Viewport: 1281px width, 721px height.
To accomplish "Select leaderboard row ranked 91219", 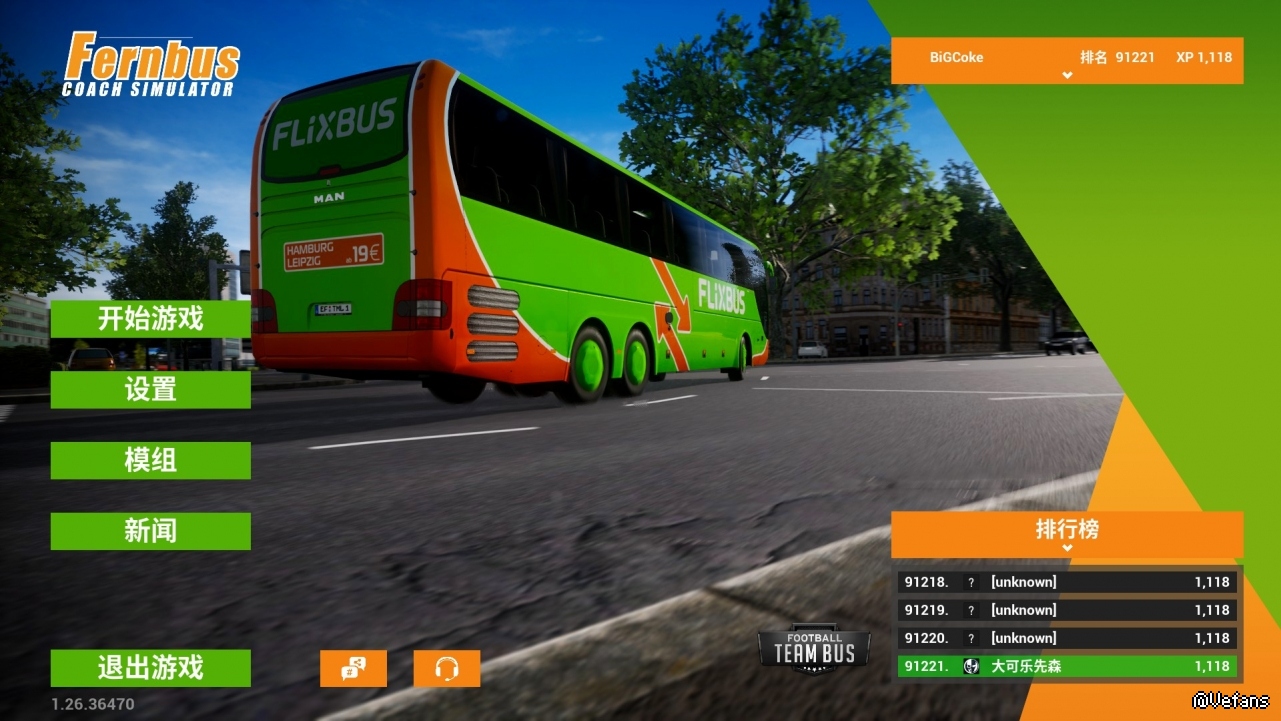I will (1067, 610).
